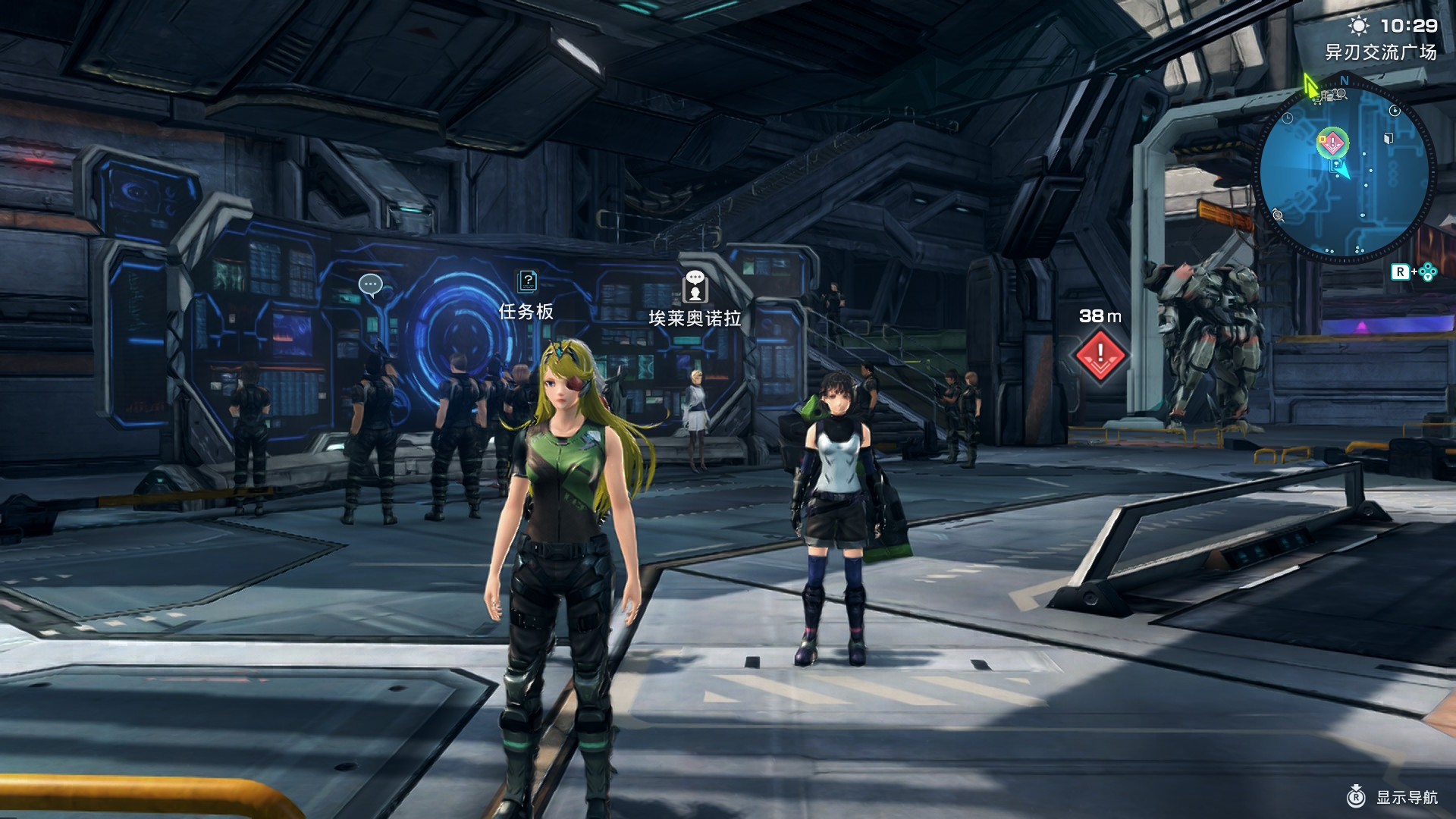The height and width of the screenshot is (819, 1456).
Task: Talk to 埃莱奥诺拉 via her speech icon
Action: pos(695,287)
